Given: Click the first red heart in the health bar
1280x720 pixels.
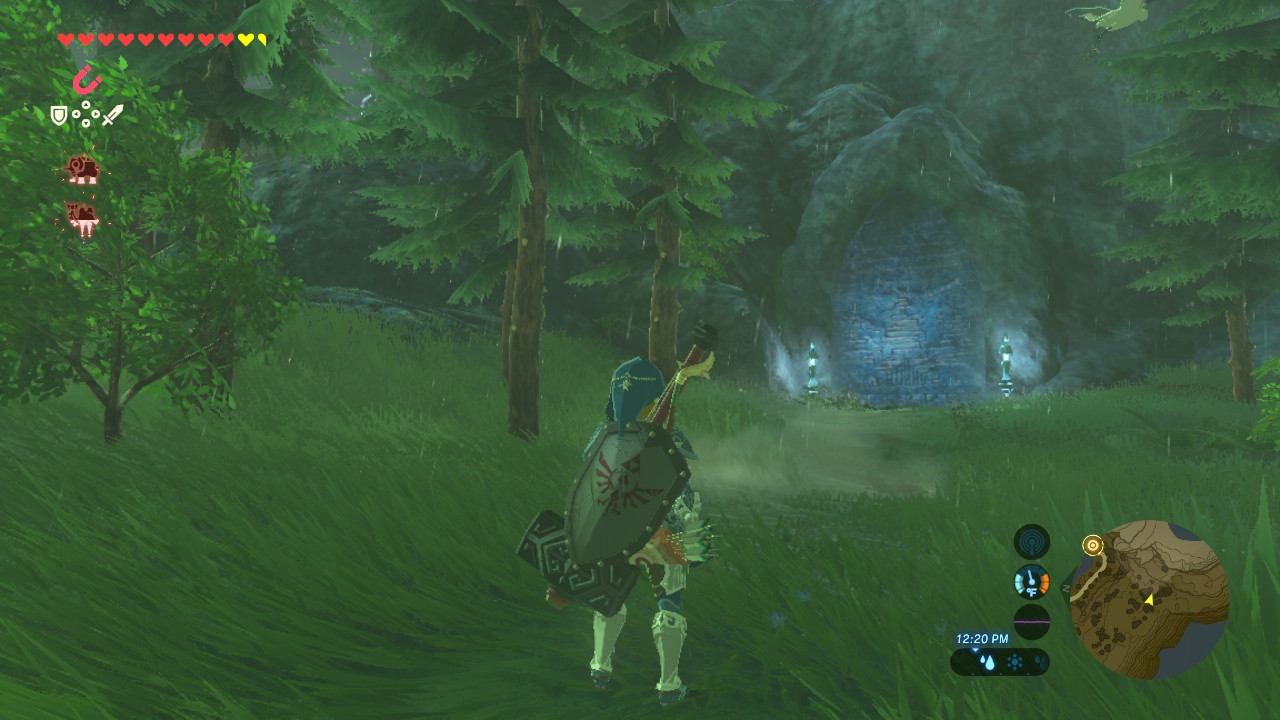Looking at the screenshot, I should [x=65, y=40].
